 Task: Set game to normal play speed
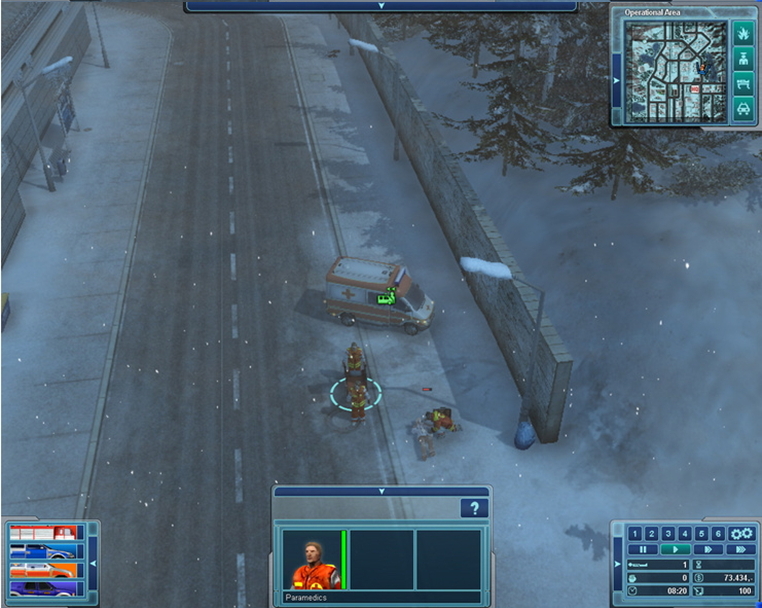tap(674, 549)
